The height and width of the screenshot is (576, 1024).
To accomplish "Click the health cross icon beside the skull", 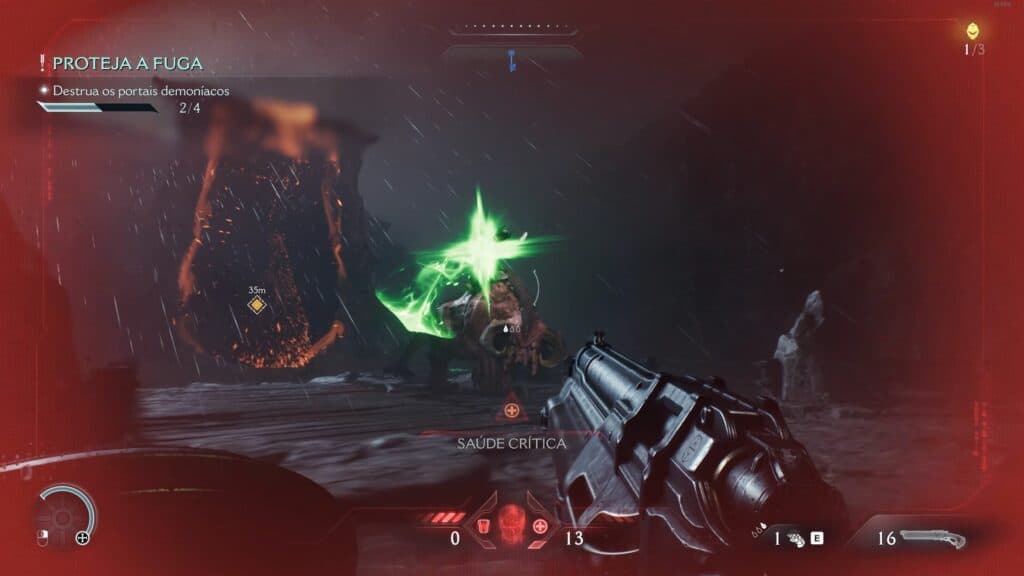I will 540,526.
